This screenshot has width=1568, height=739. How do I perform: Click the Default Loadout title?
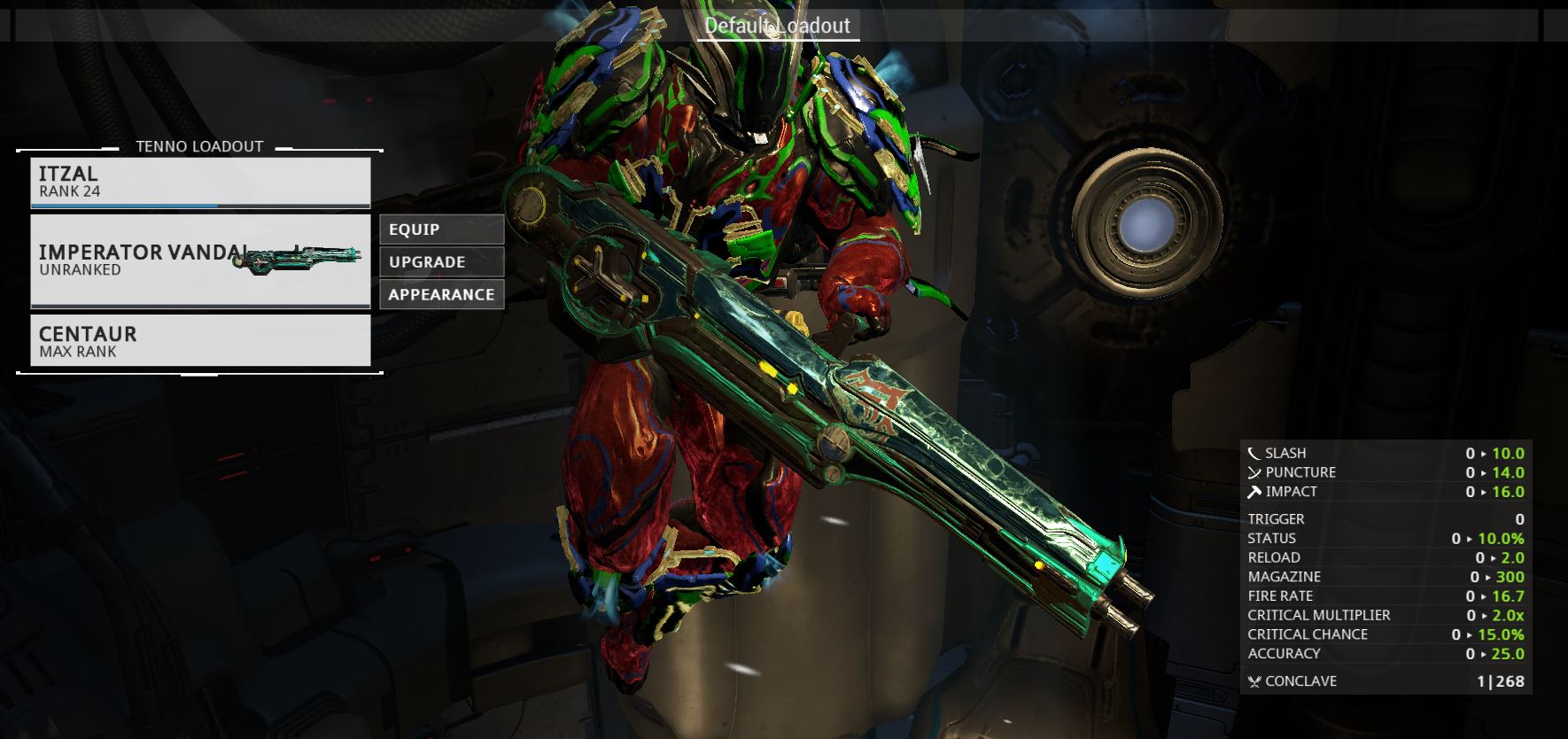(777, 26)
